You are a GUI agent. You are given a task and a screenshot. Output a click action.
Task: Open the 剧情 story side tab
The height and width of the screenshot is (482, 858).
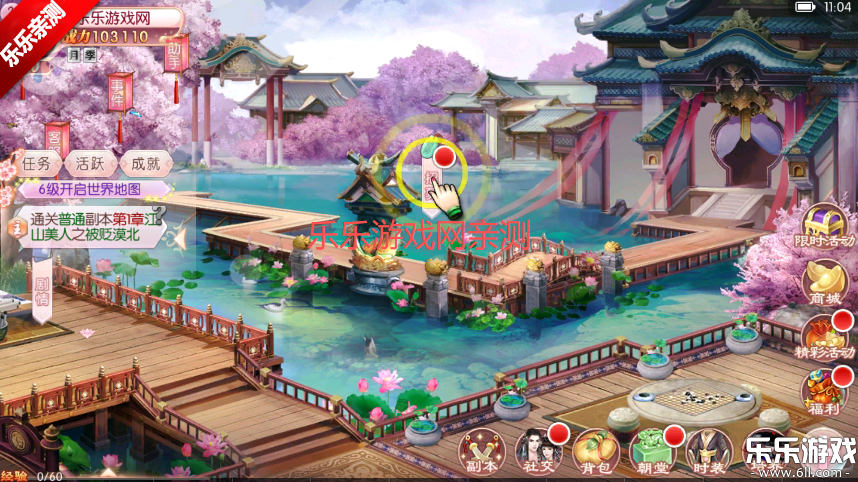point(42,290)
